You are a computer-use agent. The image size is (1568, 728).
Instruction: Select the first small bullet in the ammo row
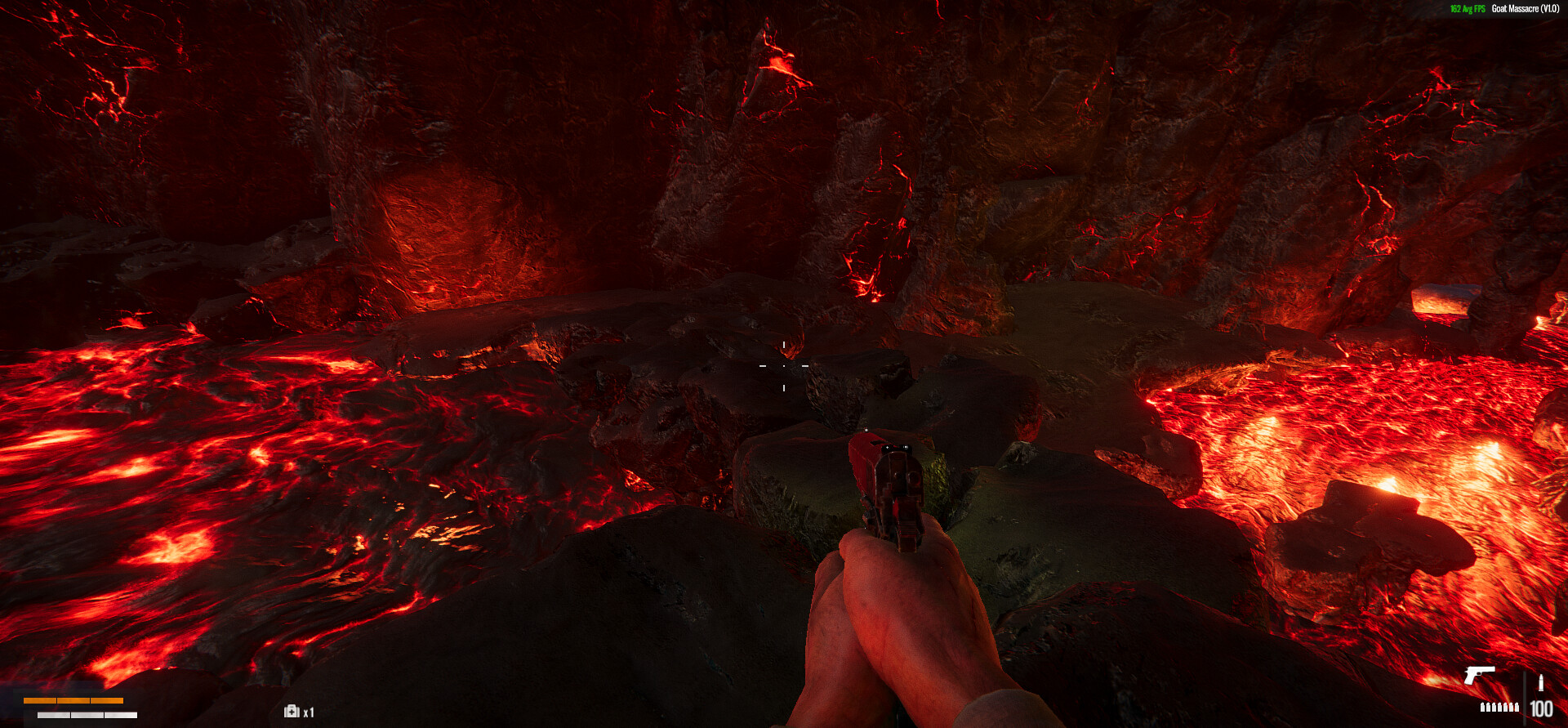1483,707
